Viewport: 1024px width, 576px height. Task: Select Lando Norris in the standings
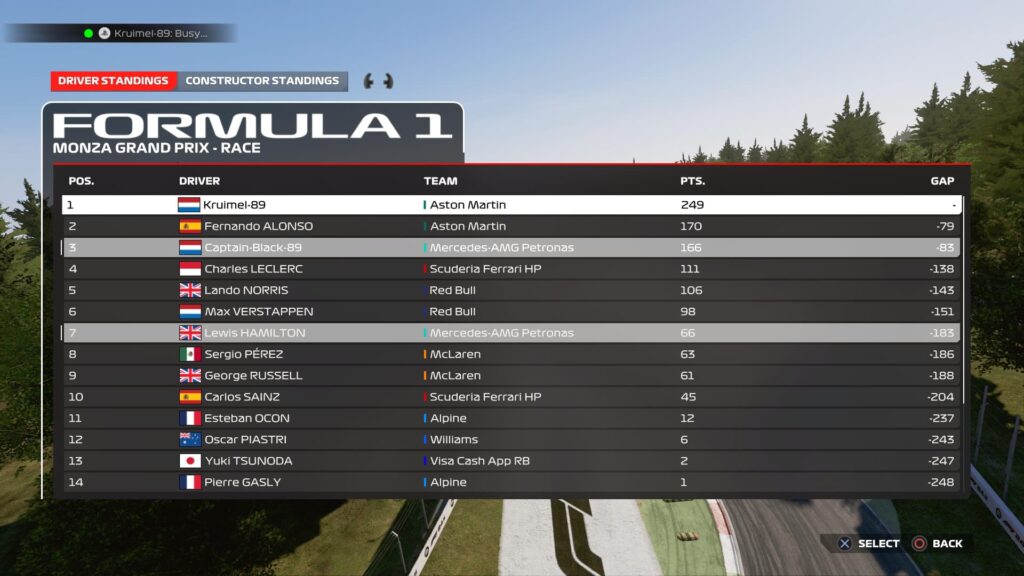510,290
